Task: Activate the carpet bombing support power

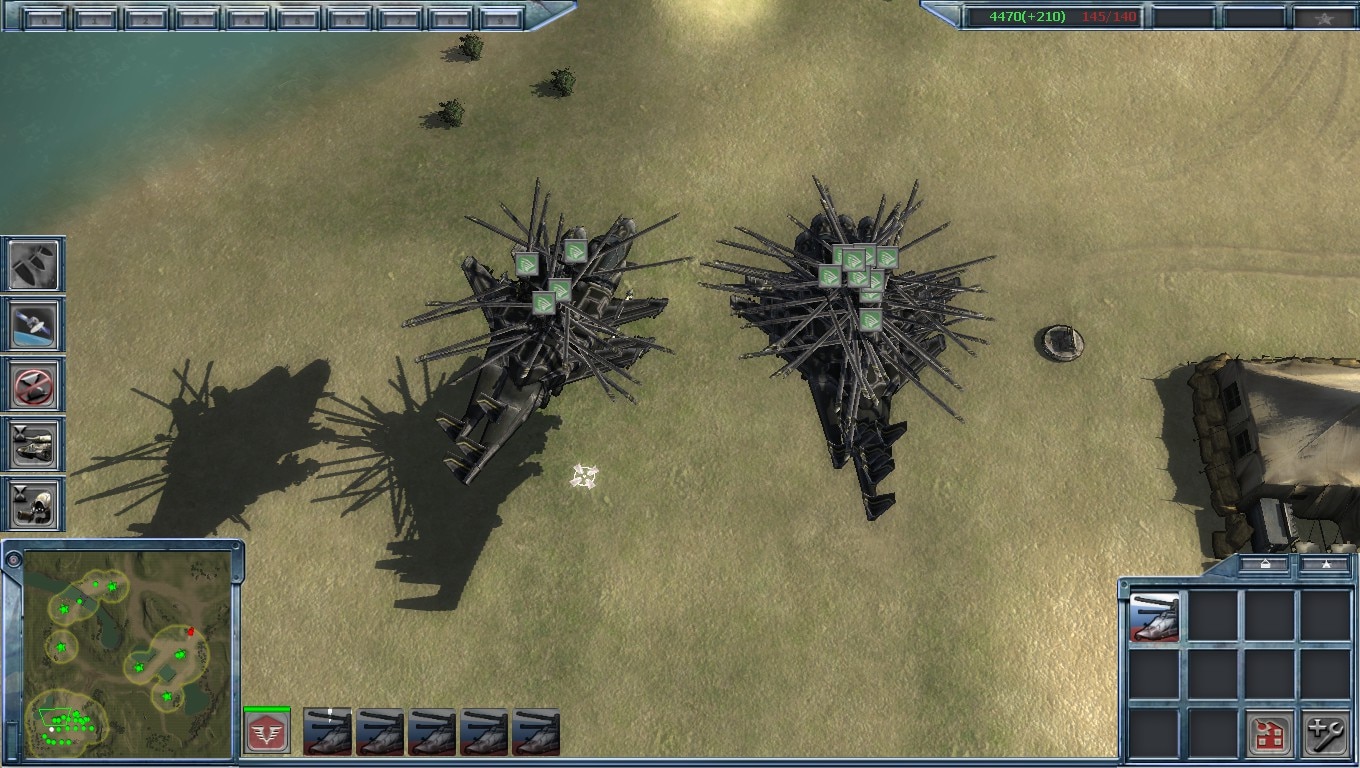Action: point(35,265)
